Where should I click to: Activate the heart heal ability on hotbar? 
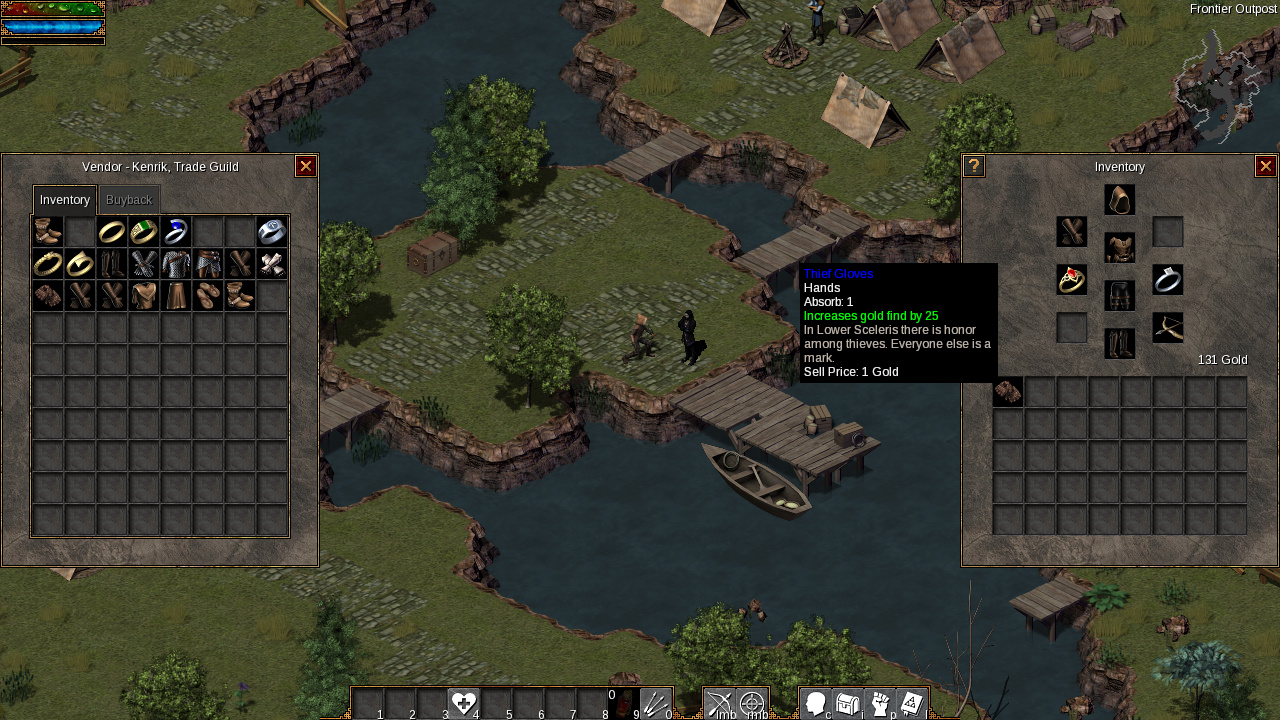463,704
